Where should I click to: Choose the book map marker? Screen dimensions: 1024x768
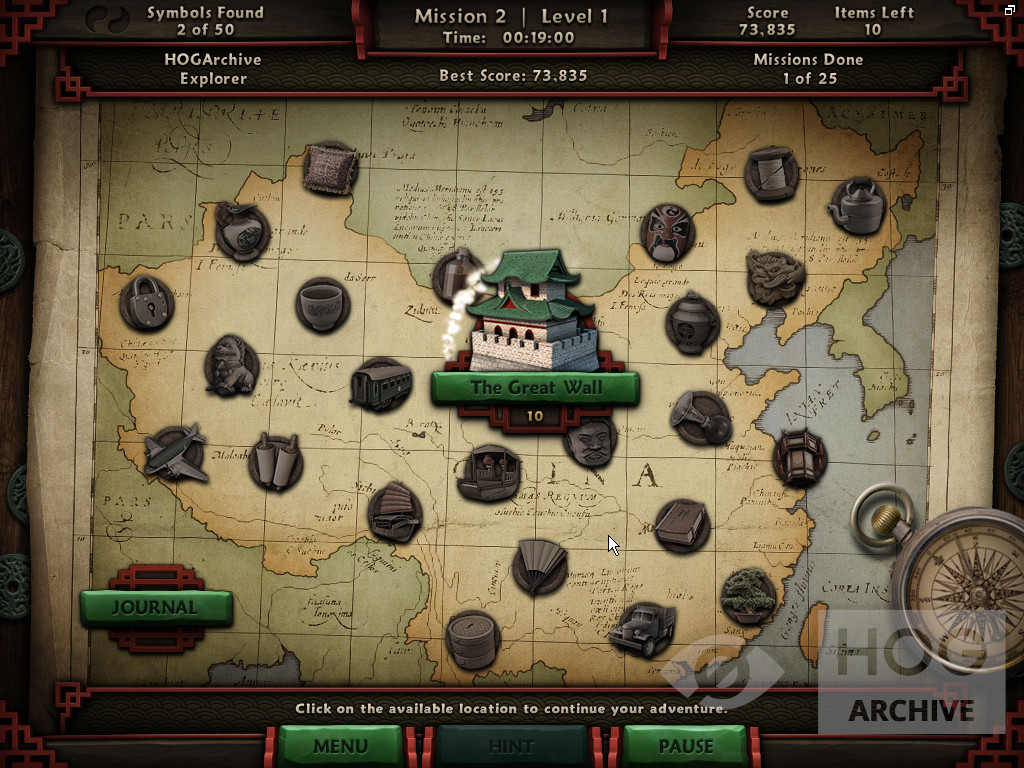(682, 526)
